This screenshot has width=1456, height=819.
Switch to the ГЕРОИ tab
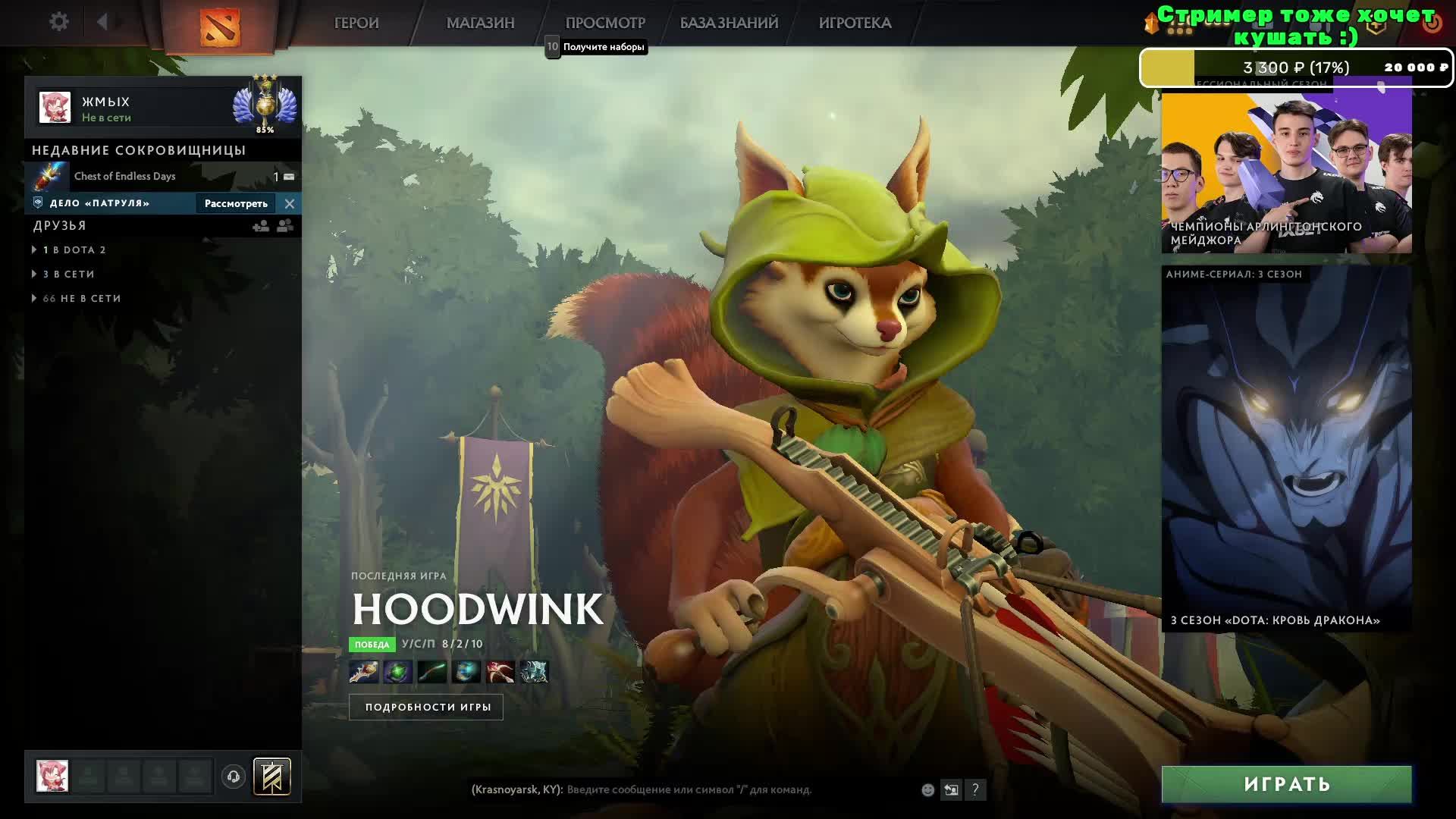(356, 24)
